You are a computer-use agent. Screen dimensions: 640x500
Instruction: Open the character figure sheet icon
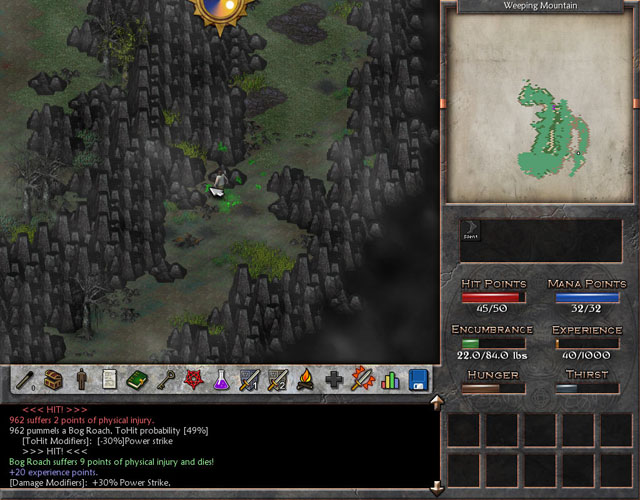82,380
